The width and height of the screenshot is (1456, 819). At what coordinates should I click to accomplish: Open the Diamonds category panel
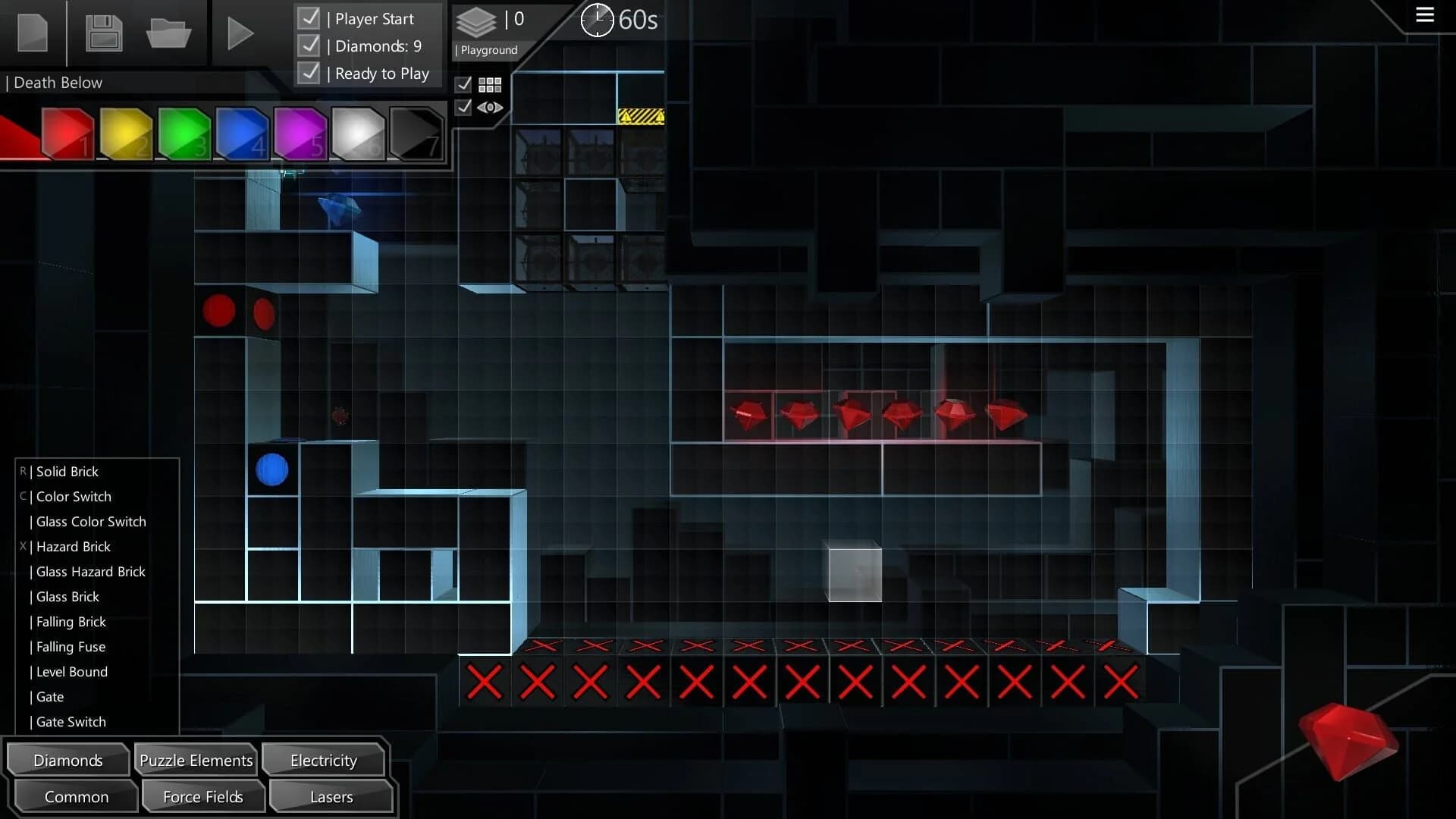pos(67,759)
